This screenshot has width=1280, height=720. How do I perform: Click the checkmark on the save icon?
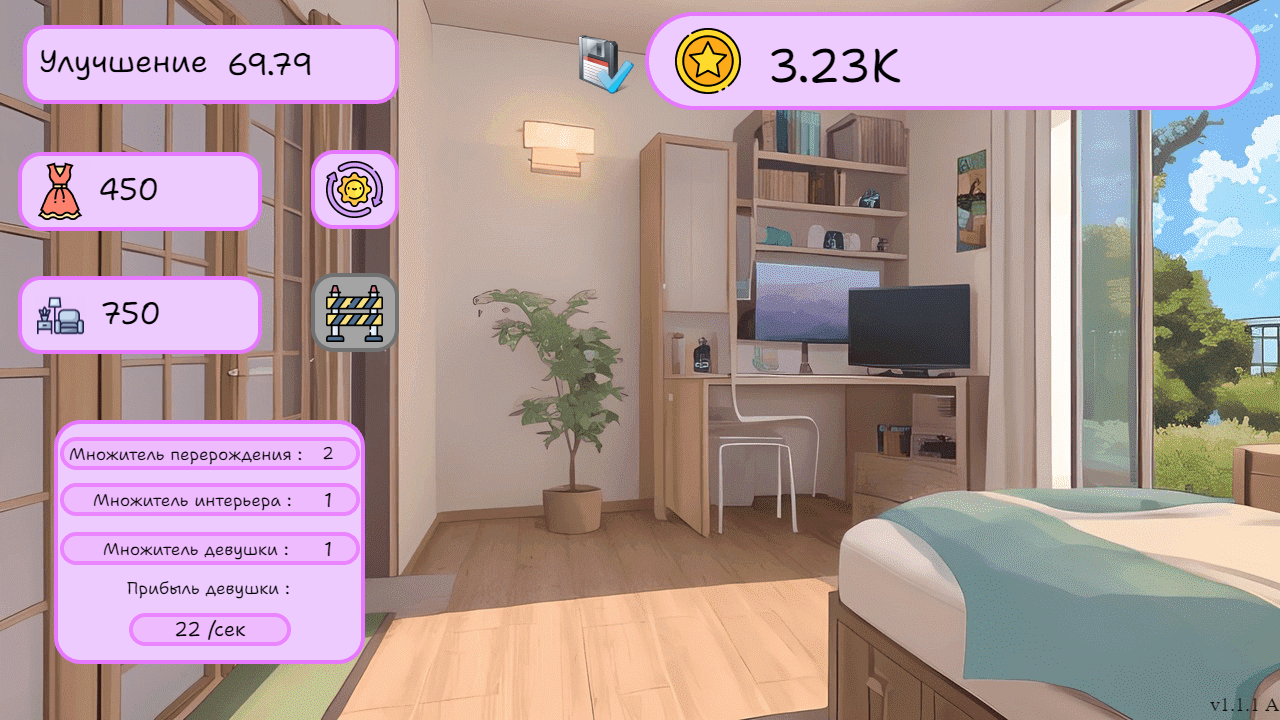[615, 75]
